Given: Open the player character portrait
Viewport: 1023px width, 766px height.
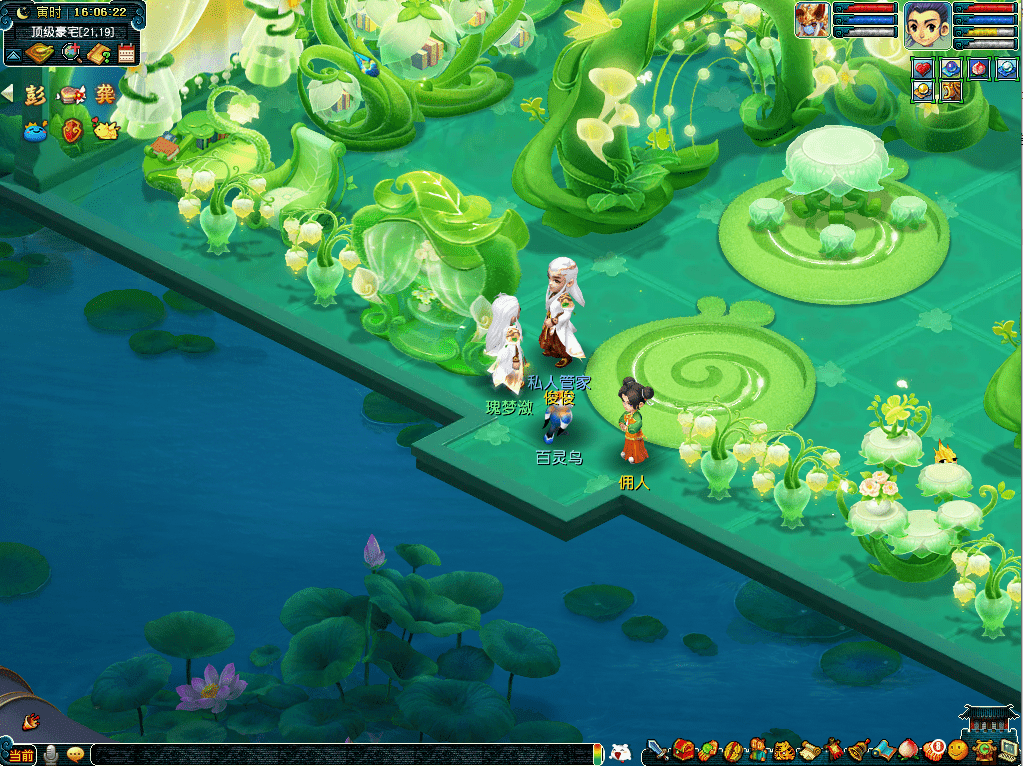Looking at the screenshot, I should click(x=926, y=24).
